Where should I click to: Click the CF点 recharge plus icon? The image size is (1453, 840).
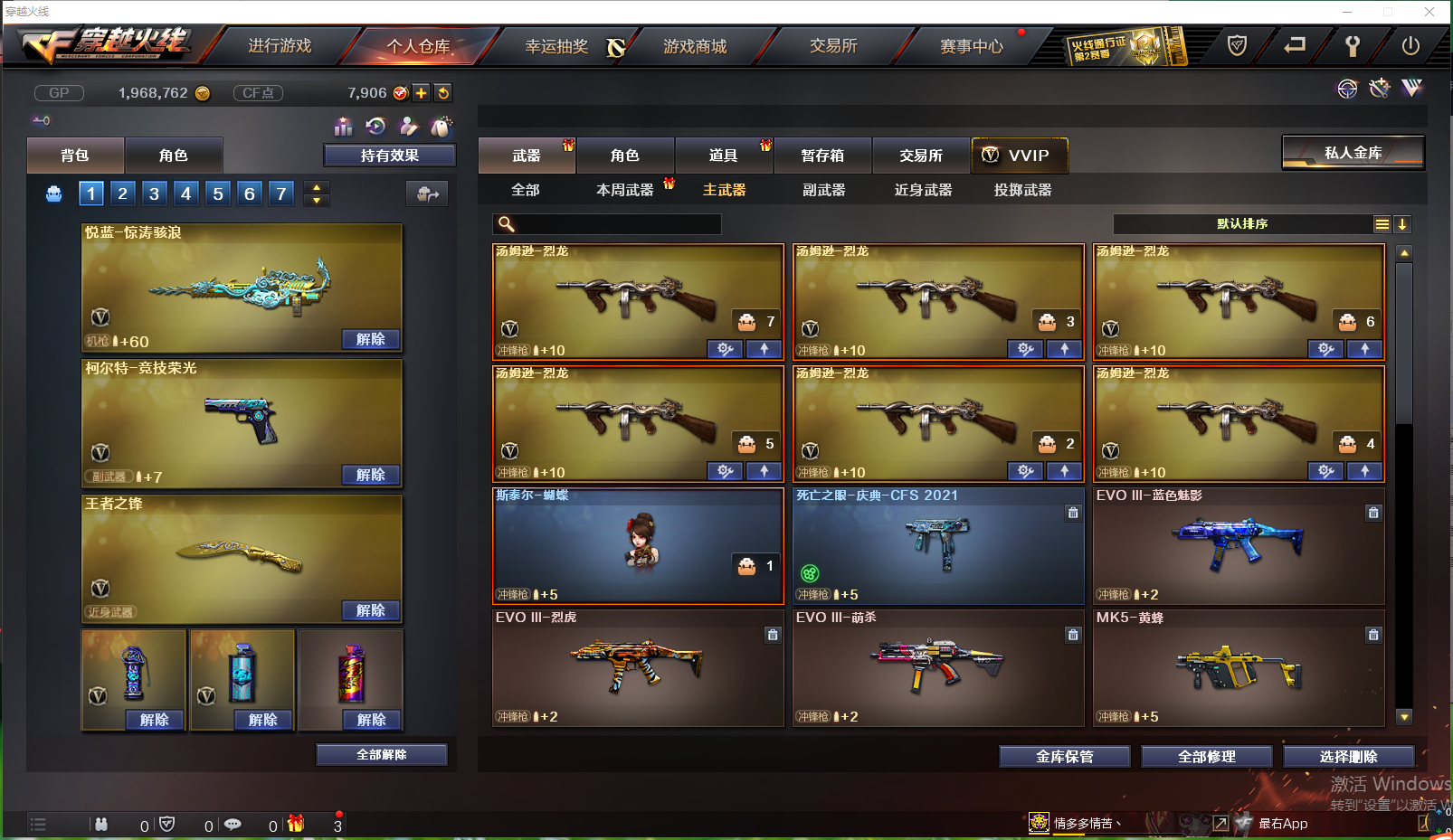point(421,92)
